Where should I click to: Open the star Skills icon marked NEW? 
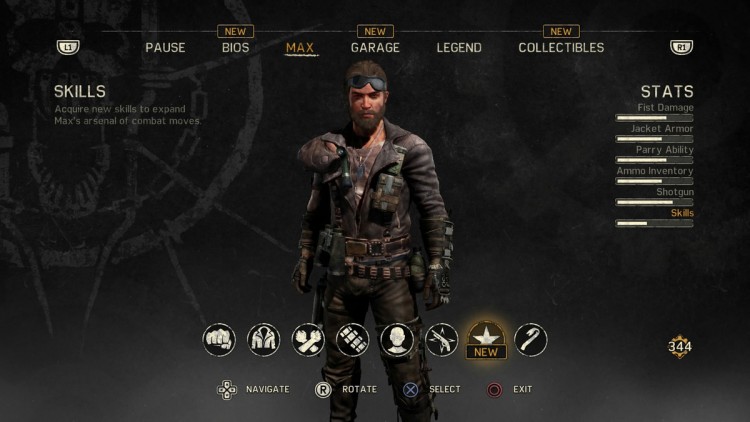pos(486,338)
